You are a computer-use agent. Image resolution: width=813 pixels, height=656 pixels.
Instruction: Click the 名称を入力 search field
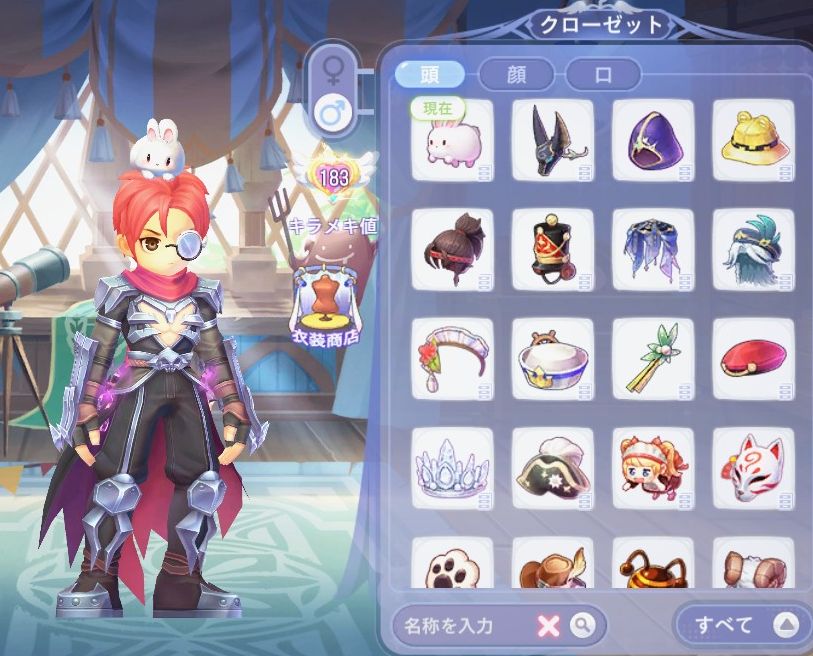[x=462, y=626]
